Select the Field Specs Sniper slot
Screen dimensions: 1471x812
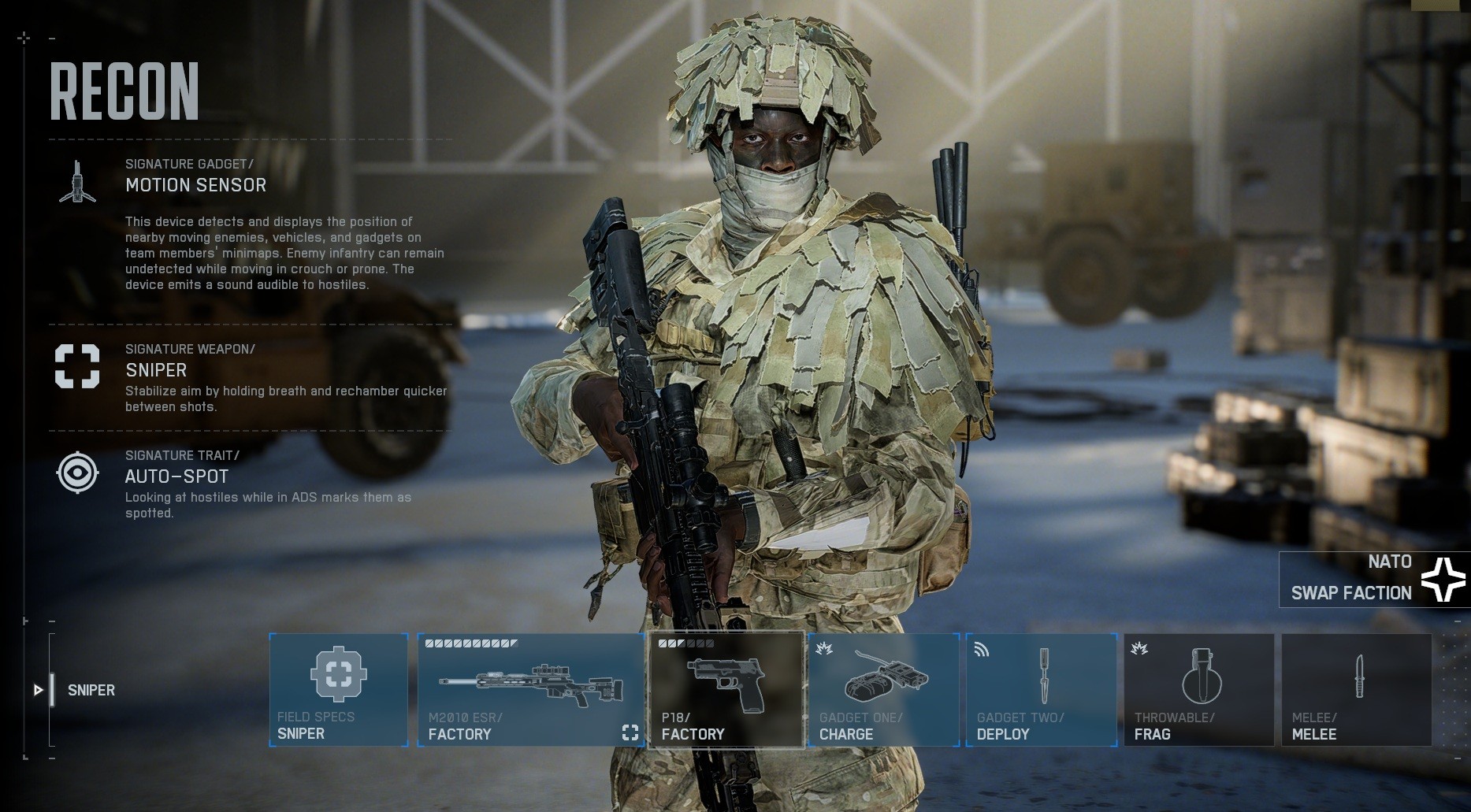339,689
